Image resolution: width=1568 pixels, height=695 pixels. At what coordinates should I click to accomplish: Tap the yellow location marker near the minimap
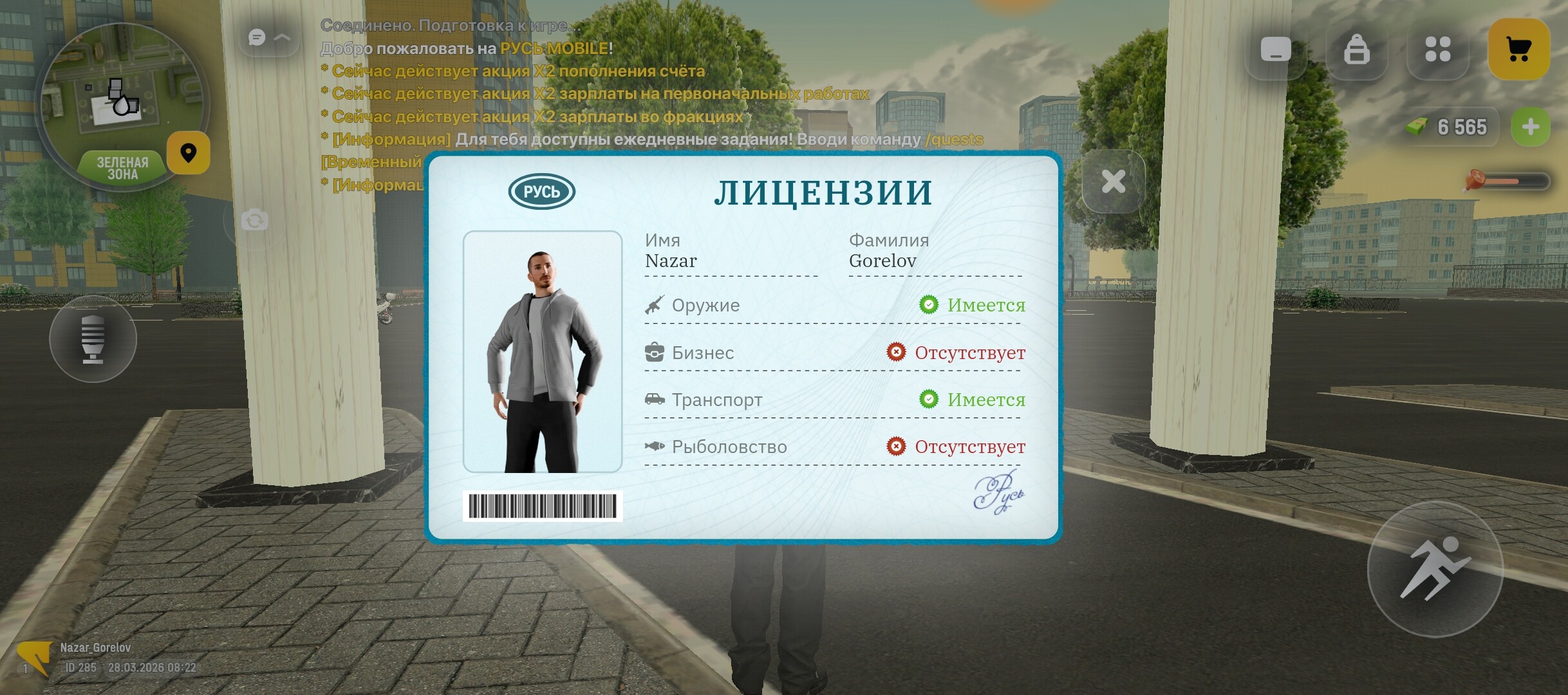coord(188,154)
